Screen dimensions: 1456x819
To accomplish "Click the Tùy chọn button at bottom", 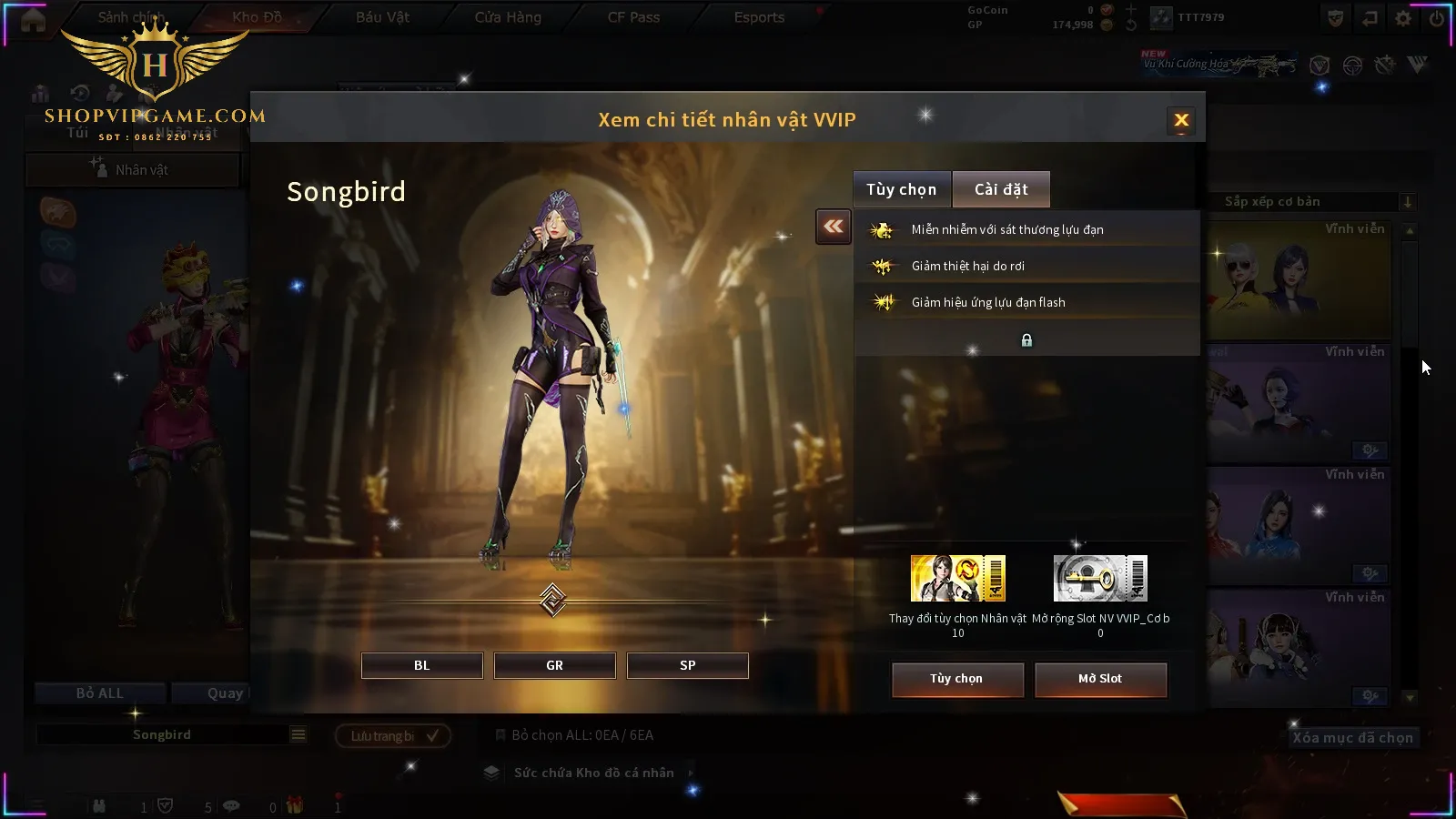I will point(956,679).
